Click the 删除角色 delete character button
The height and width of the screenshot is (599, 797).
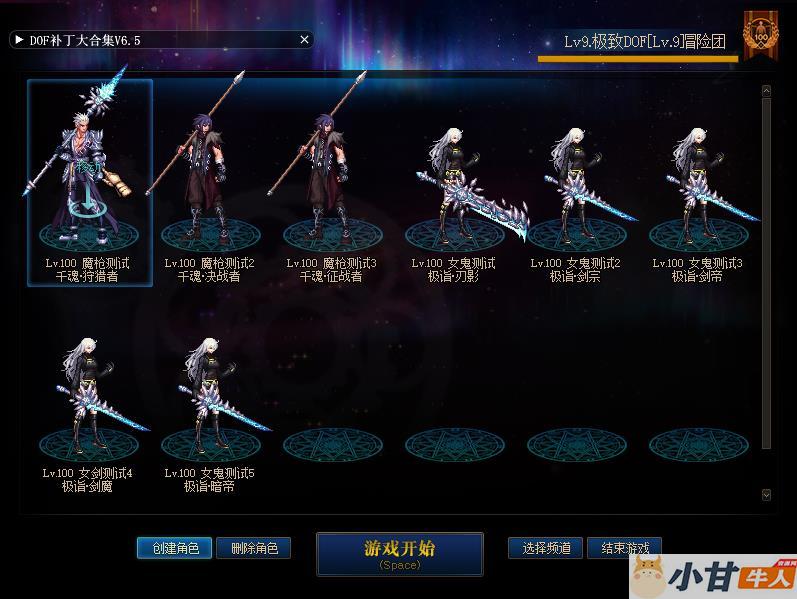pos(253,548)
